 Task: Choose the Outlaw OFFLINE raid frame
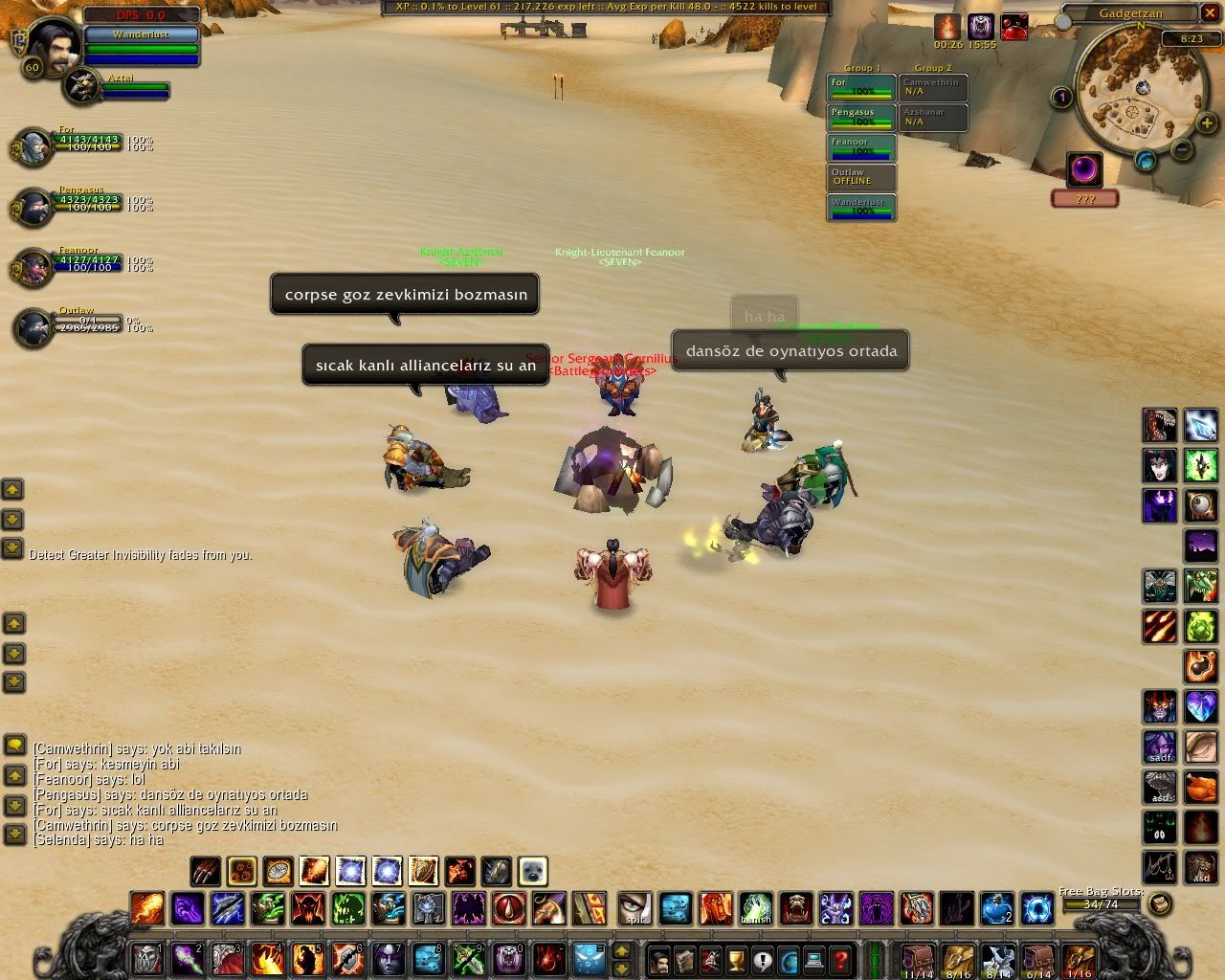[x=861, y=177]
